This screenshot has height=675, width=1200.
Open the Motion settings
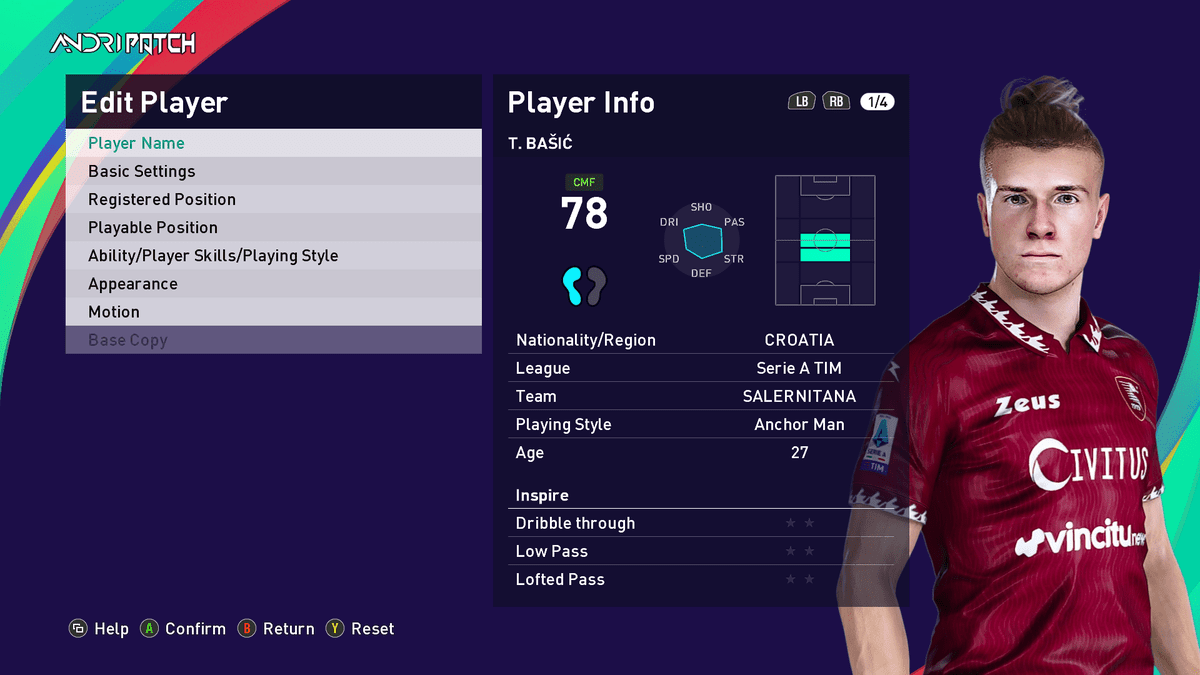click(x=273, y=311)
